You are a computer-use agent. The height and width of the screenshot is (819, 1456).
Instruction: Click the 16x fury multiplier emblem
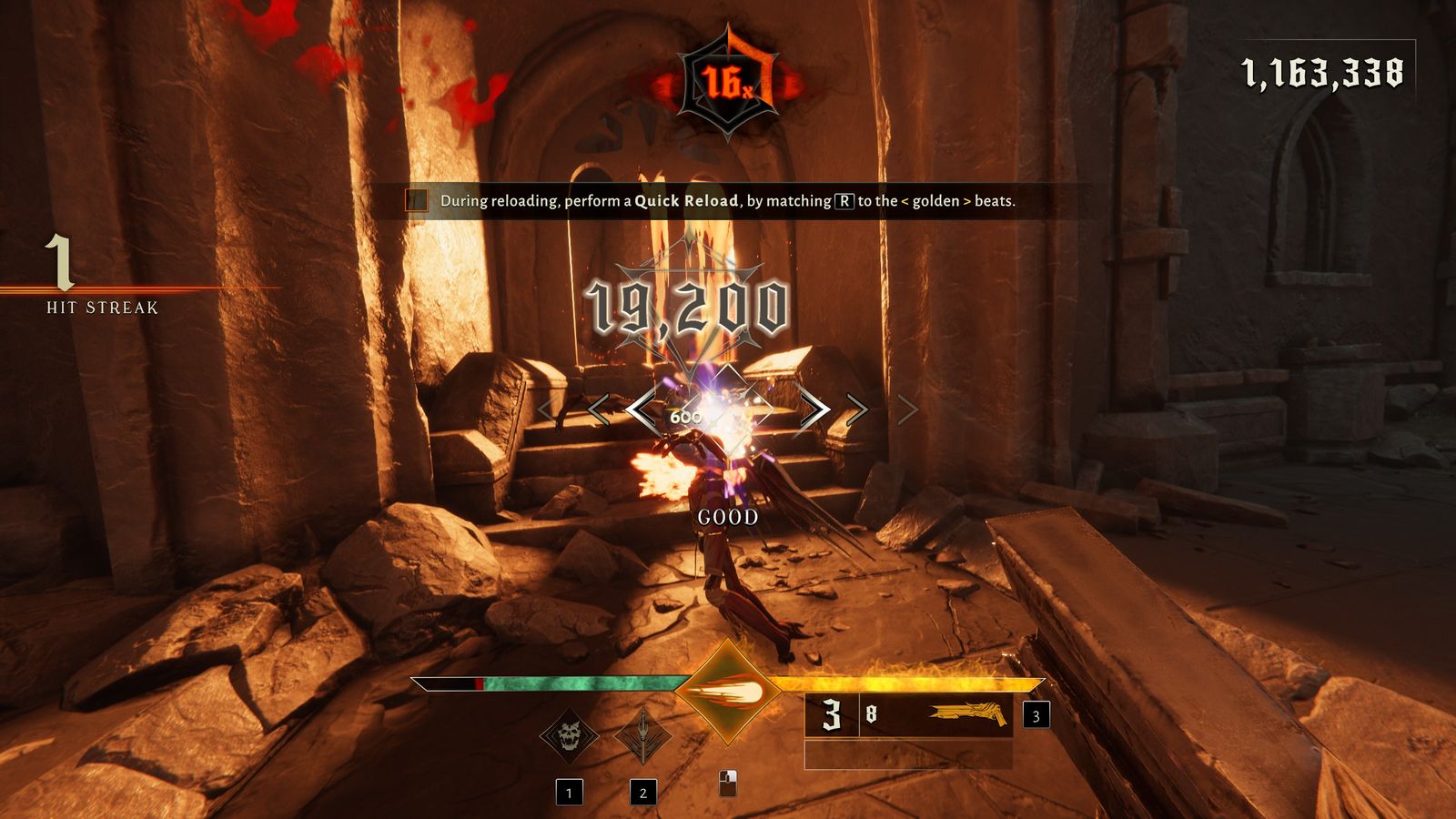(x=728, y=84)
